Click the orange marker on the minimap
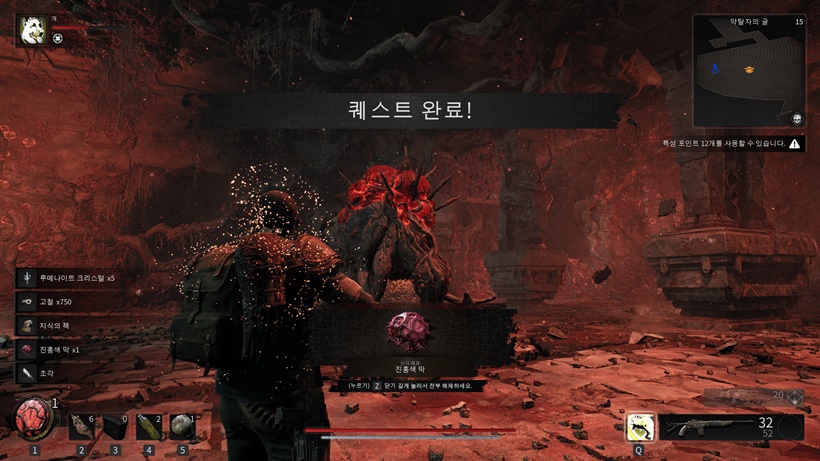This screenshot has width=820, height=461. point(748,69)
